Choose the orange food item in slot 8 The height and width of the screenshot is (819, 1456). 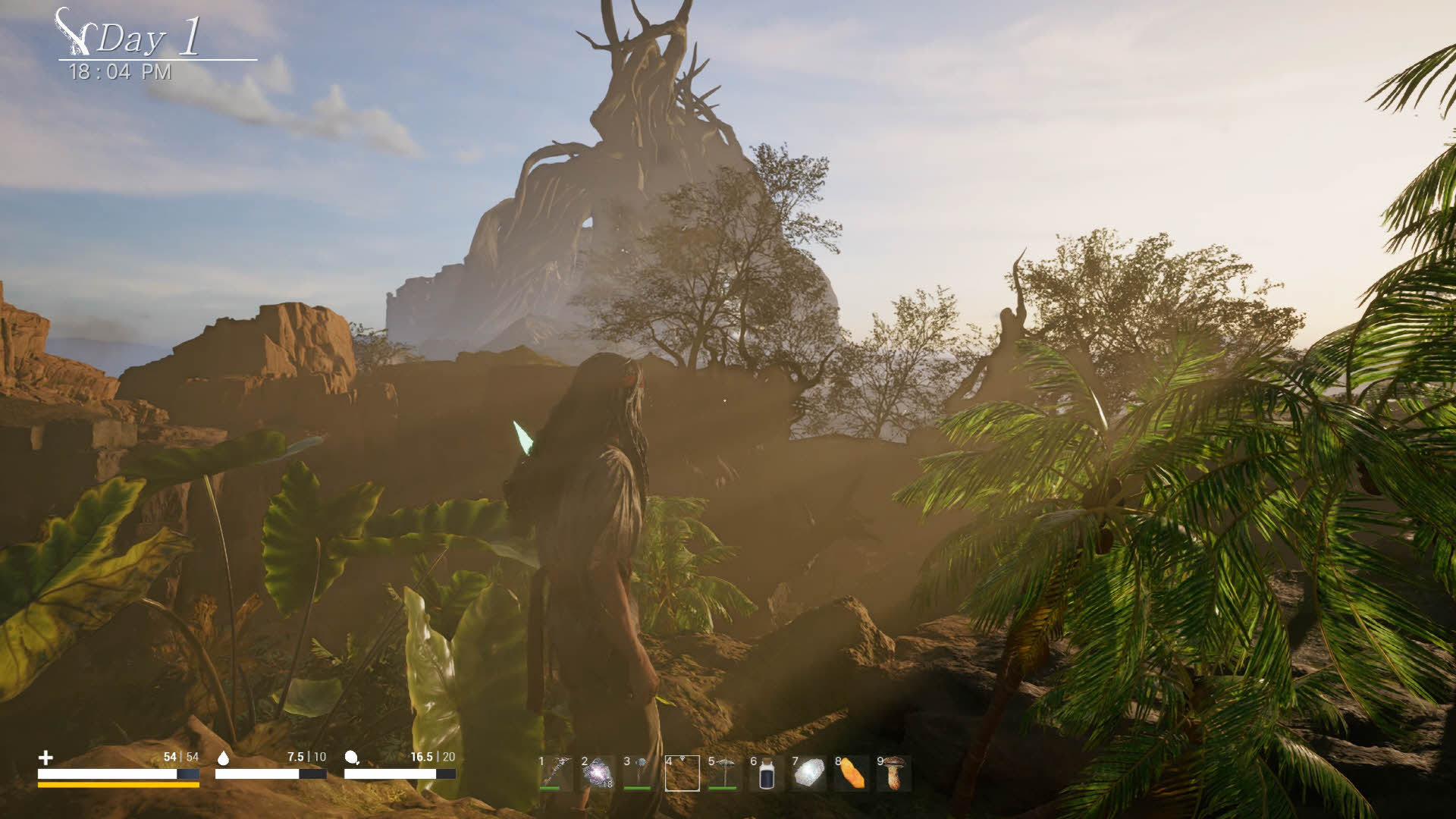852,773
